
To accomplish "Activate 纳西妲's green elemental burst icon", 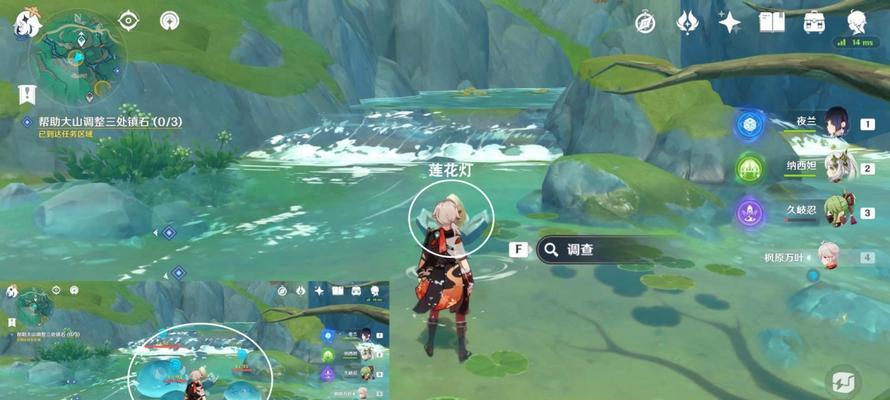I will (x=749, y=168).
